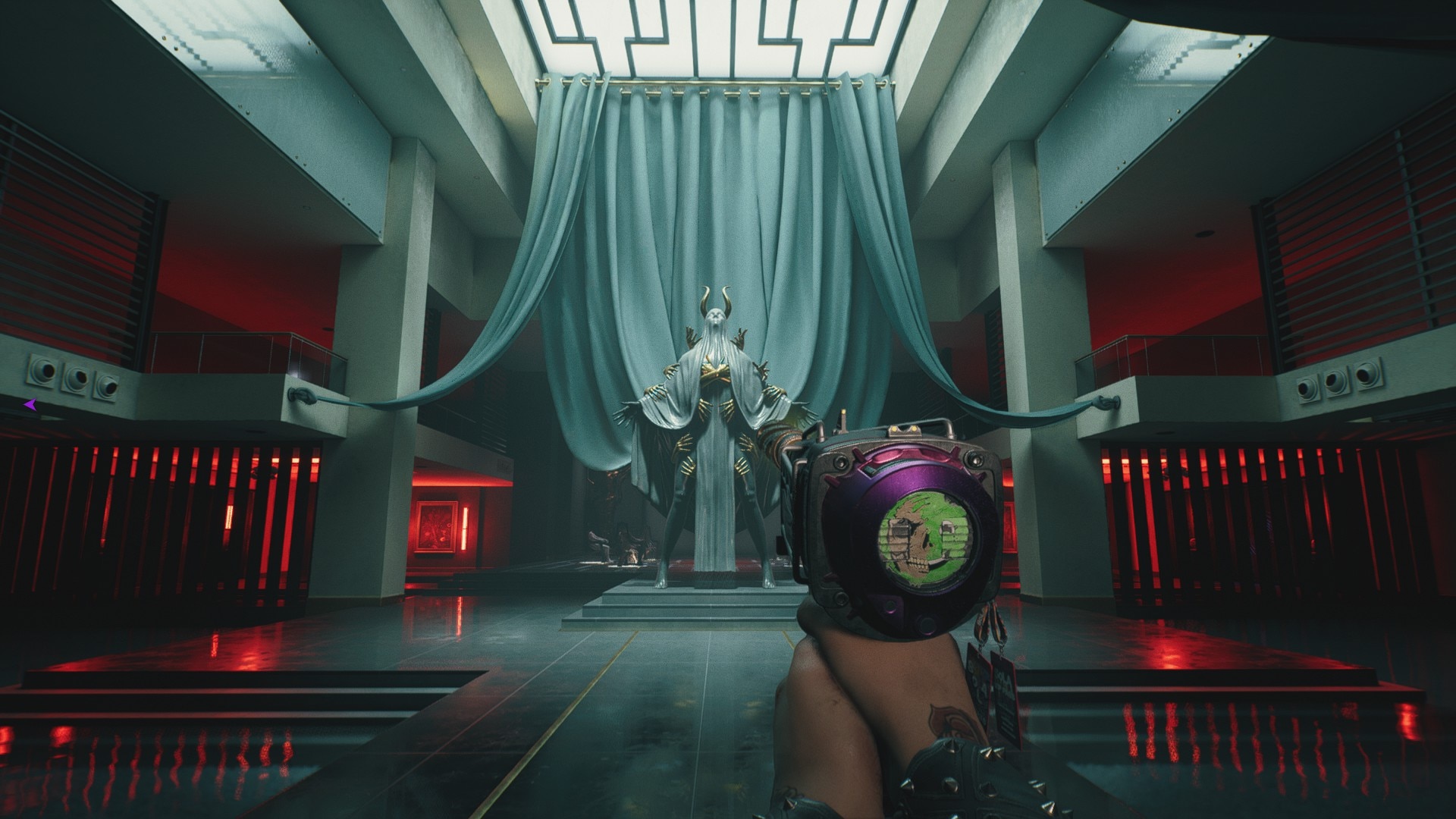The image size is (1456, 819).
Task: Click the purple off-screen direction arrow marker
Action: coord(30,406)
